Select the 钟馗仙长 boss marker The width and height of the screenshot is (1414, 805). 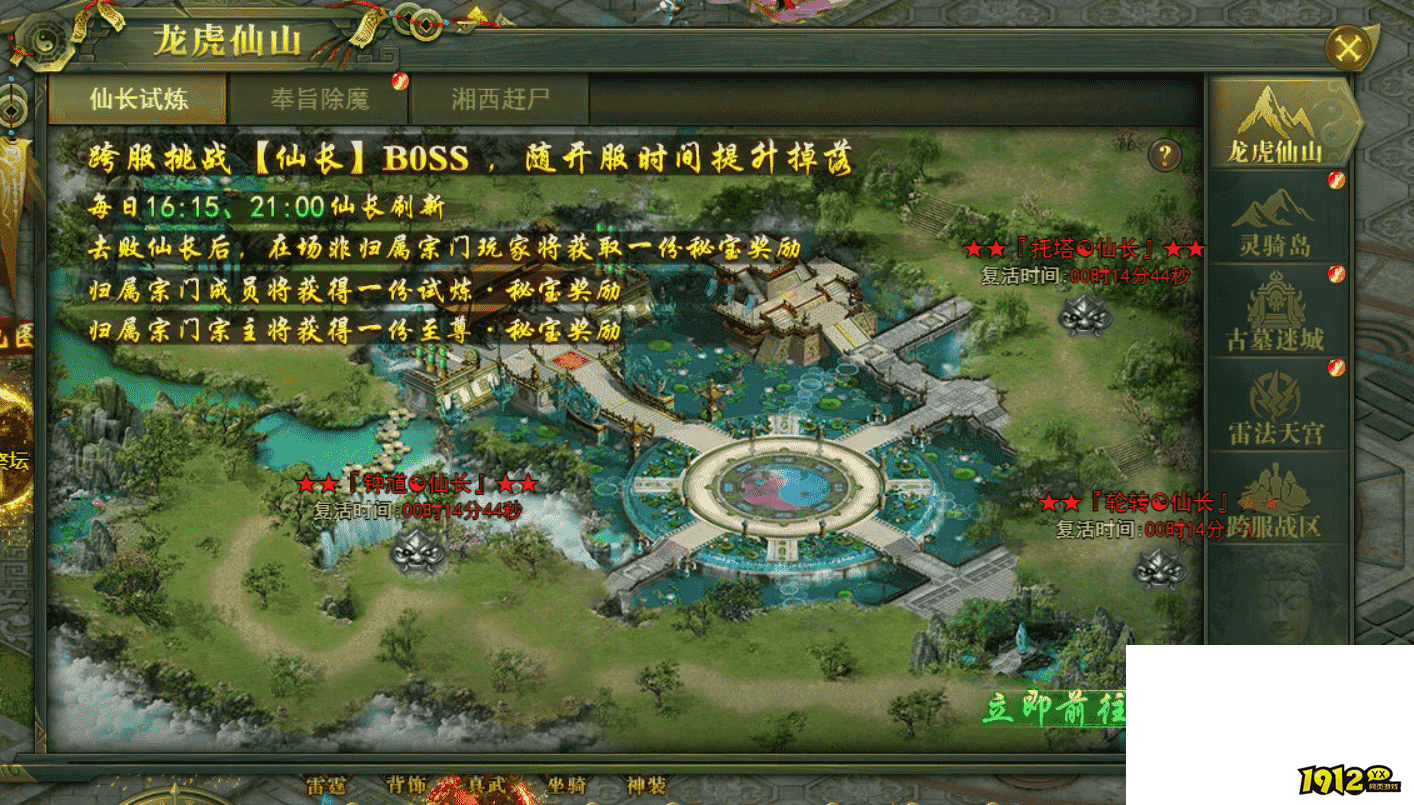(x=418, y=549)
